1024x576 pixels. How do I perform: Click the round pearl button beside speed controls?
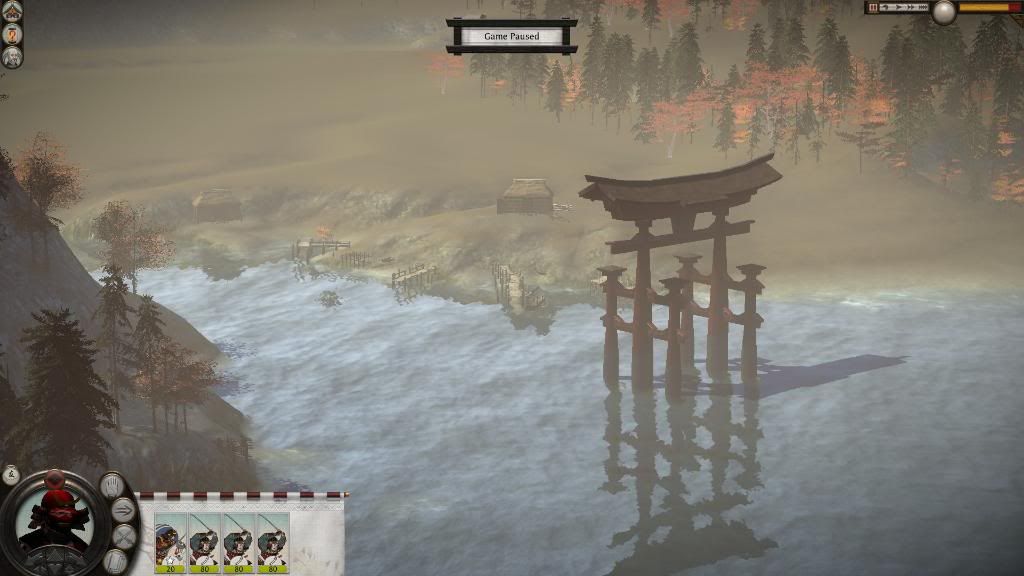tap(943, 12)
